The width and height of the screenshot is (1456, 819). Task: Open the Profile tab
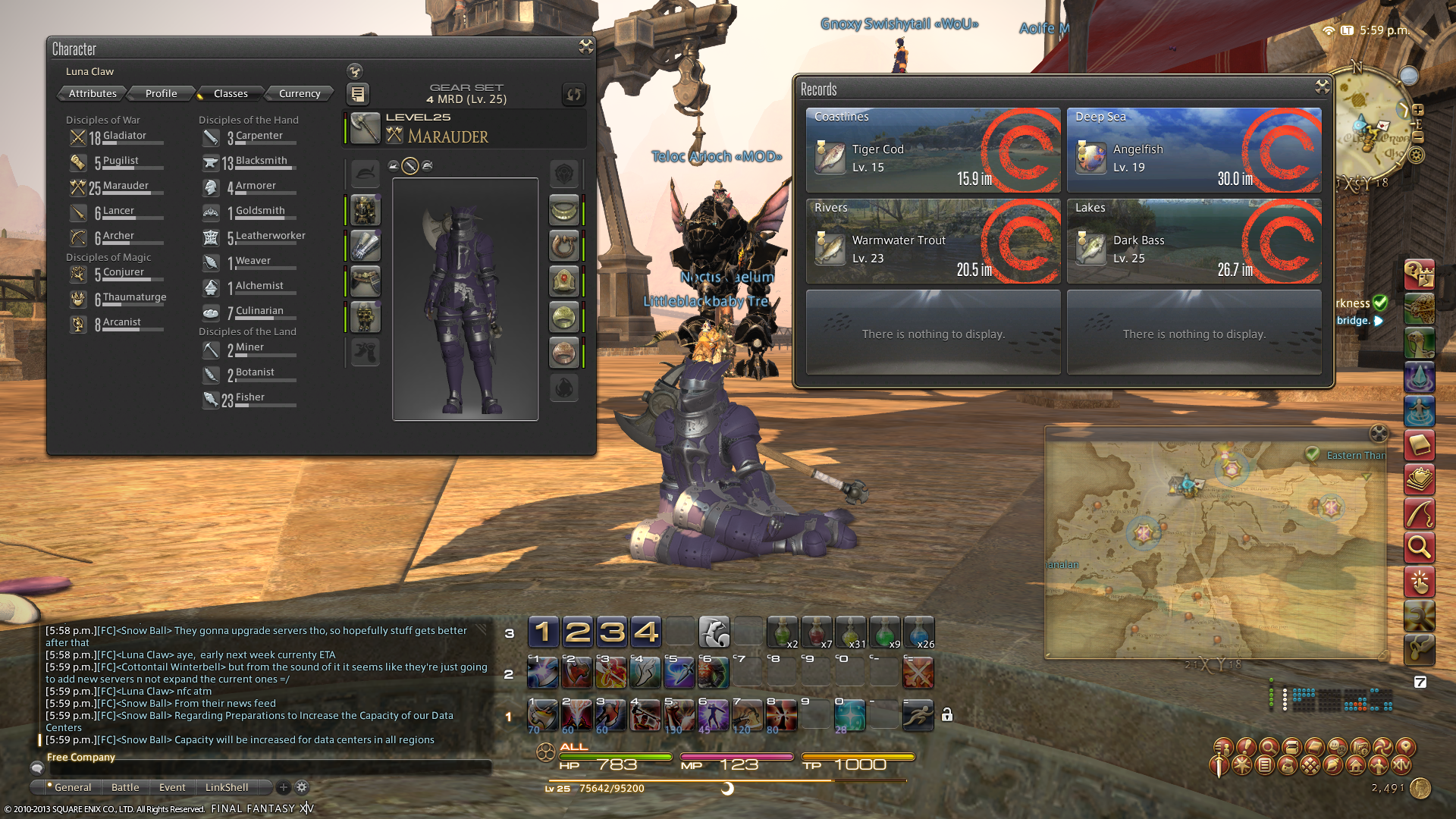[x=161, y=93]
